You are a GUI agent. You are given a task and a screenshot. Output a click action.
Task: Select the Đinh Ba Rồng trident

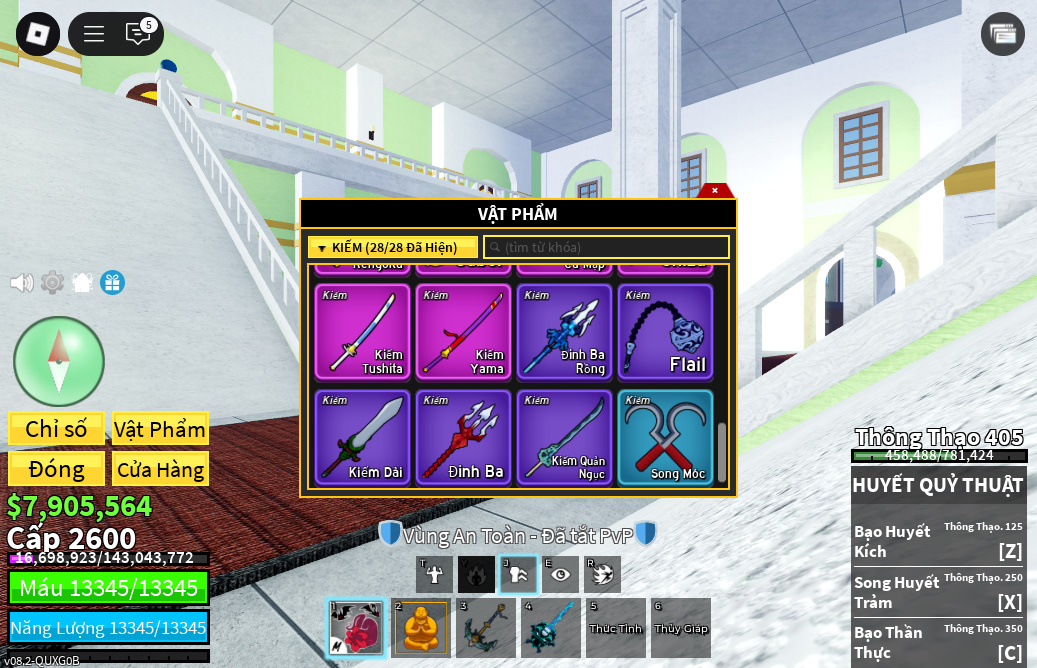tap(564, 332)
